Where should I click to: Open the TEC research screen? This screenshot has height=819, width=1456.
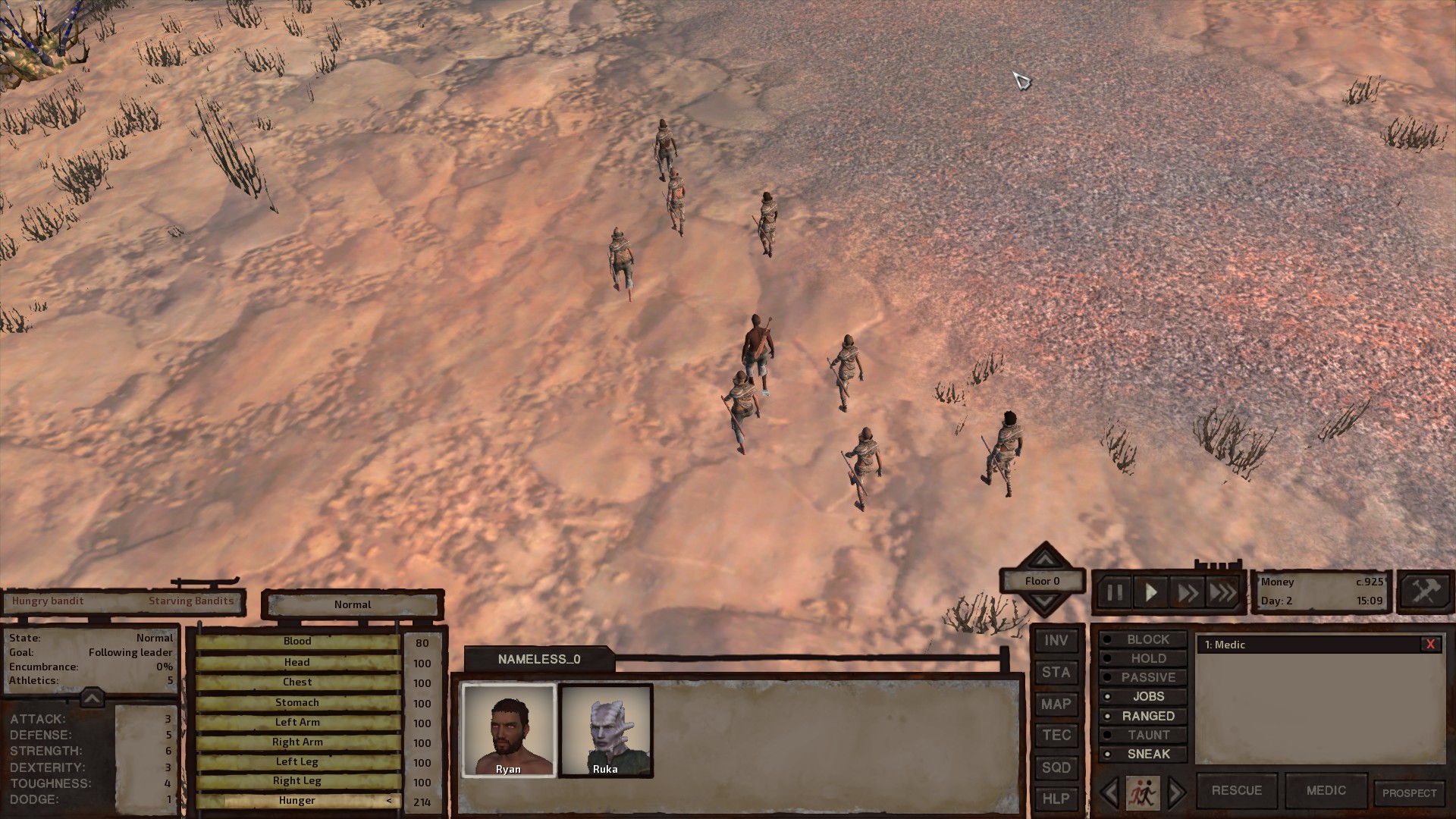1056,735
